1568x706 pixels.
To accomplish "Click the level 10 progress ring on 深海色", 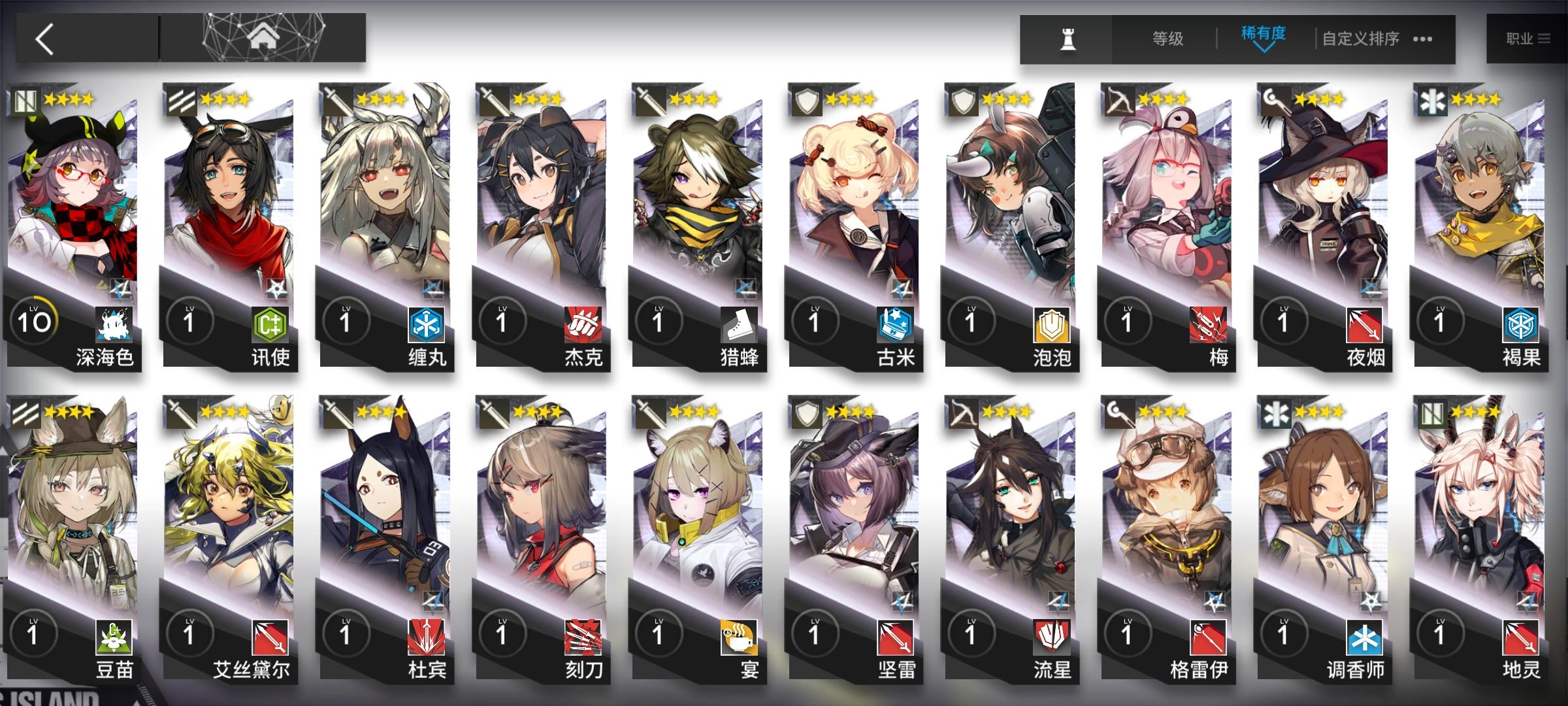I will pyautogui.click(x=34, y=320).
